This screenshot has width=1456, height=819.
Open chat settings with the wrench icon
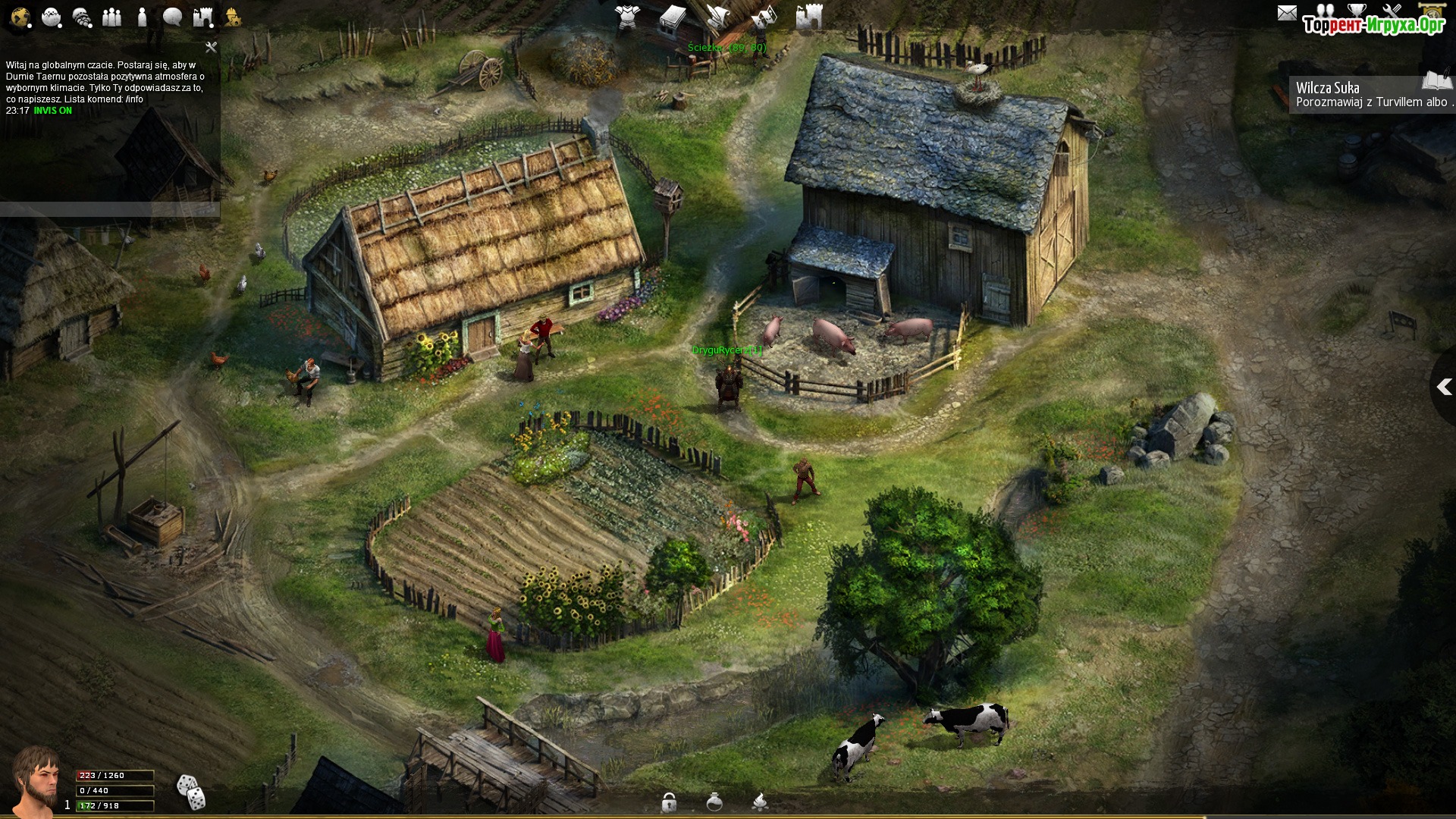click(x=211, y=47)
